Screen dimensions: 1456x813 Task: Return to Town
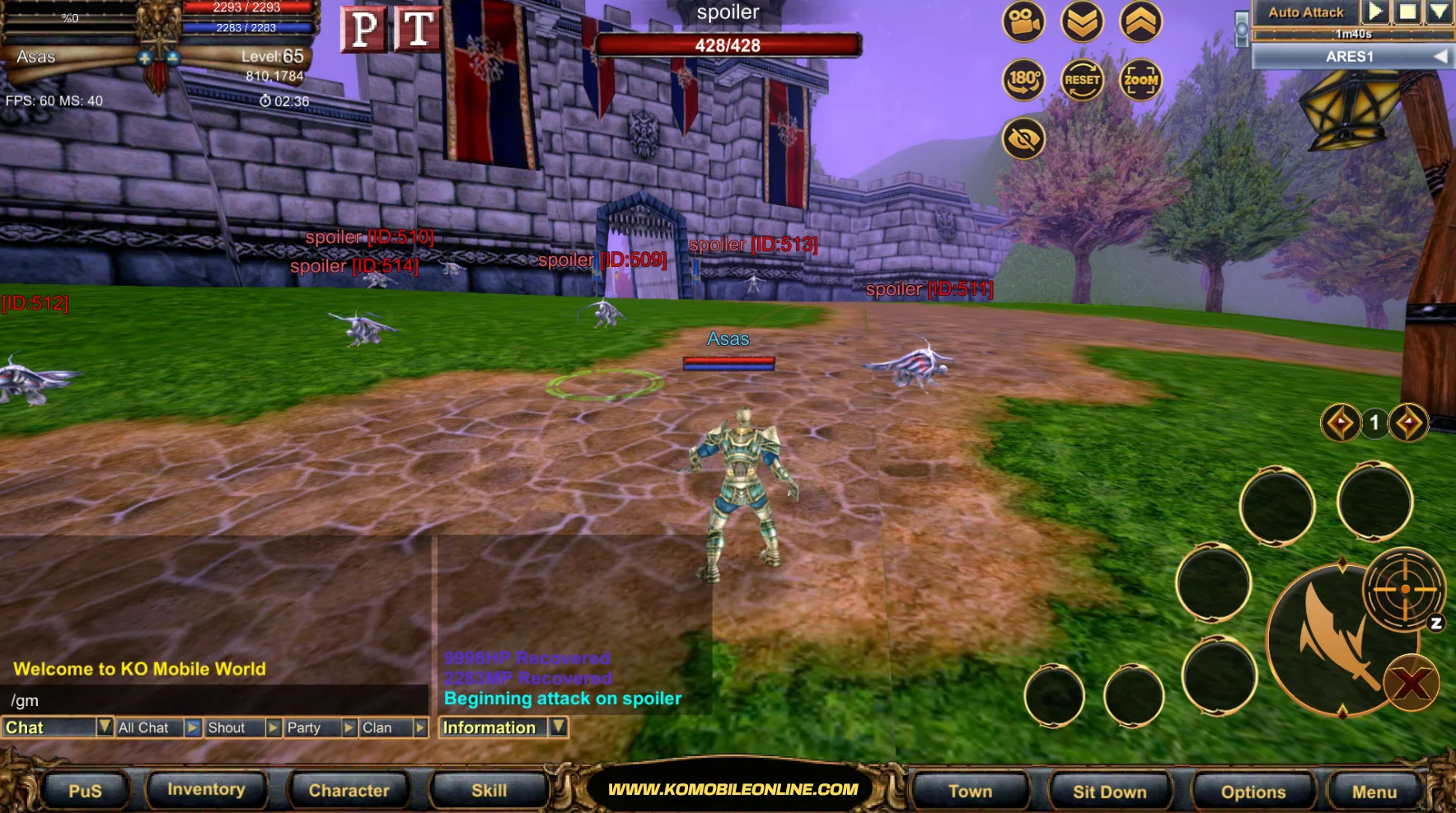click(970, 792)
